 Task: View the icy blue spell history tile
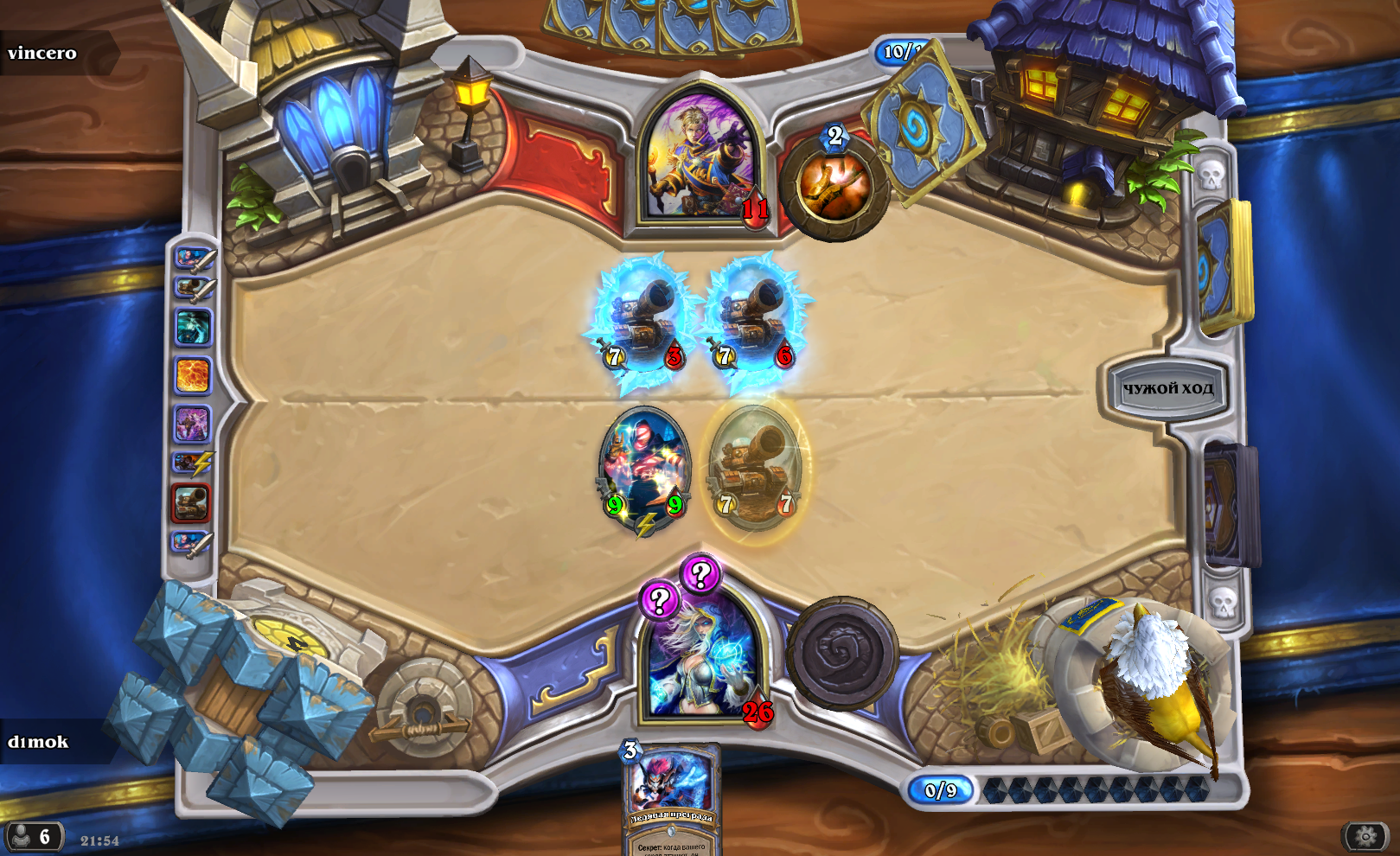pyautogui.click(x=192, y=328)
